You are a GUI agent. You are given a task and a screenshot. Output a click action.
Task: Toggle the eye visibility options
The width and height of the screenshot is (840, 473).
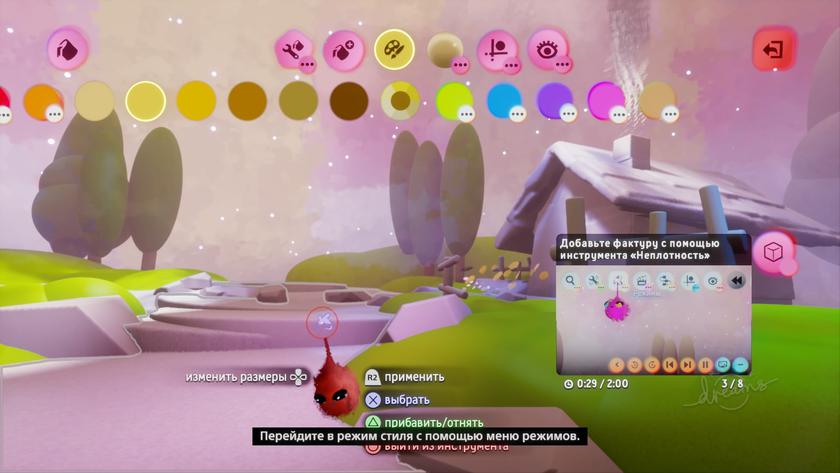(548, 49)
